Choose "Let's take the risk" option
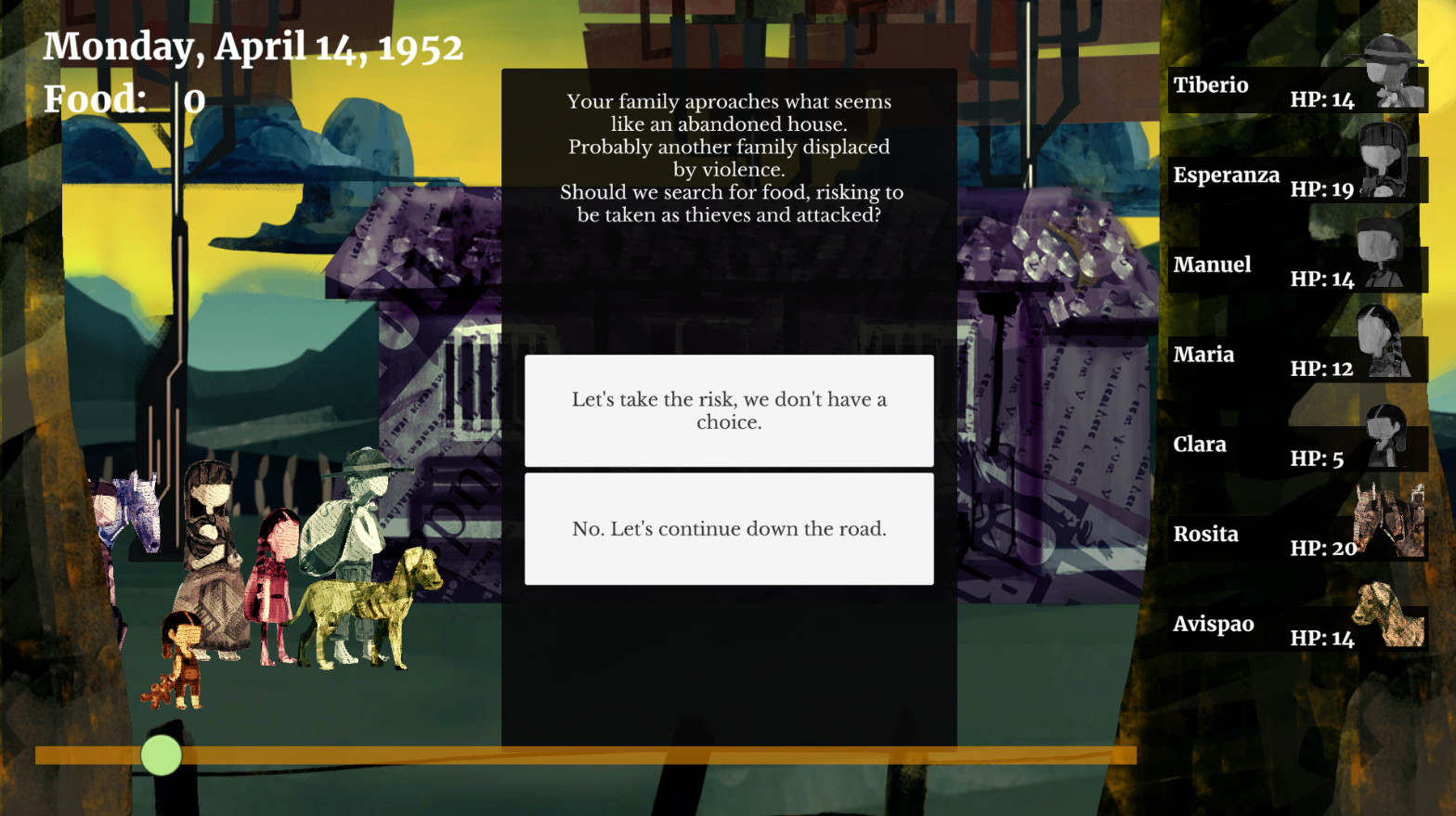The image size is (1456, 816). pos(729,410)
